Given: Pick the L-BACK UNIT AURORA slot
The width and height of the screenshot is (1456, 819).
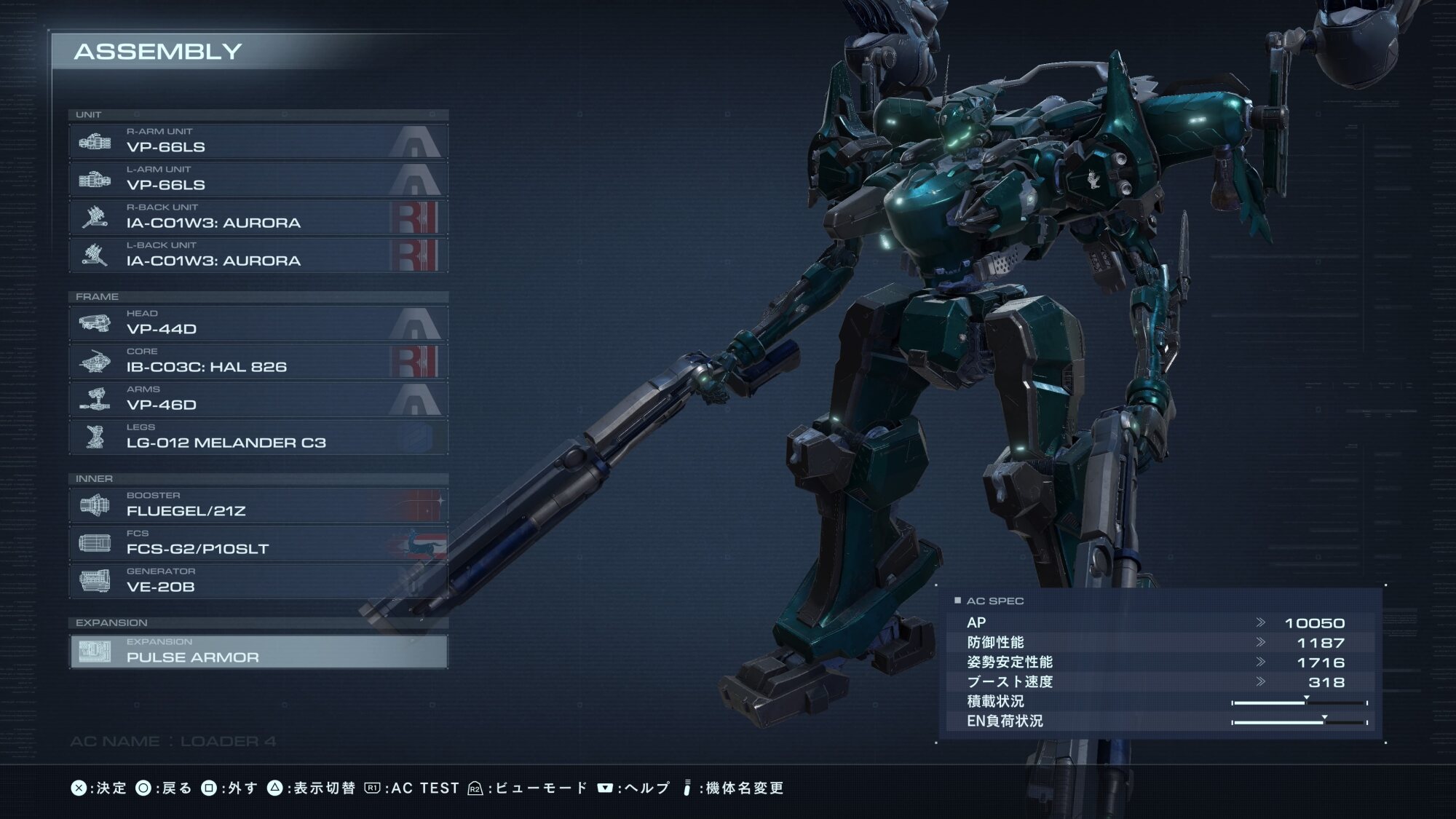Looking at the screenshot, I should (x=258, y=255).
